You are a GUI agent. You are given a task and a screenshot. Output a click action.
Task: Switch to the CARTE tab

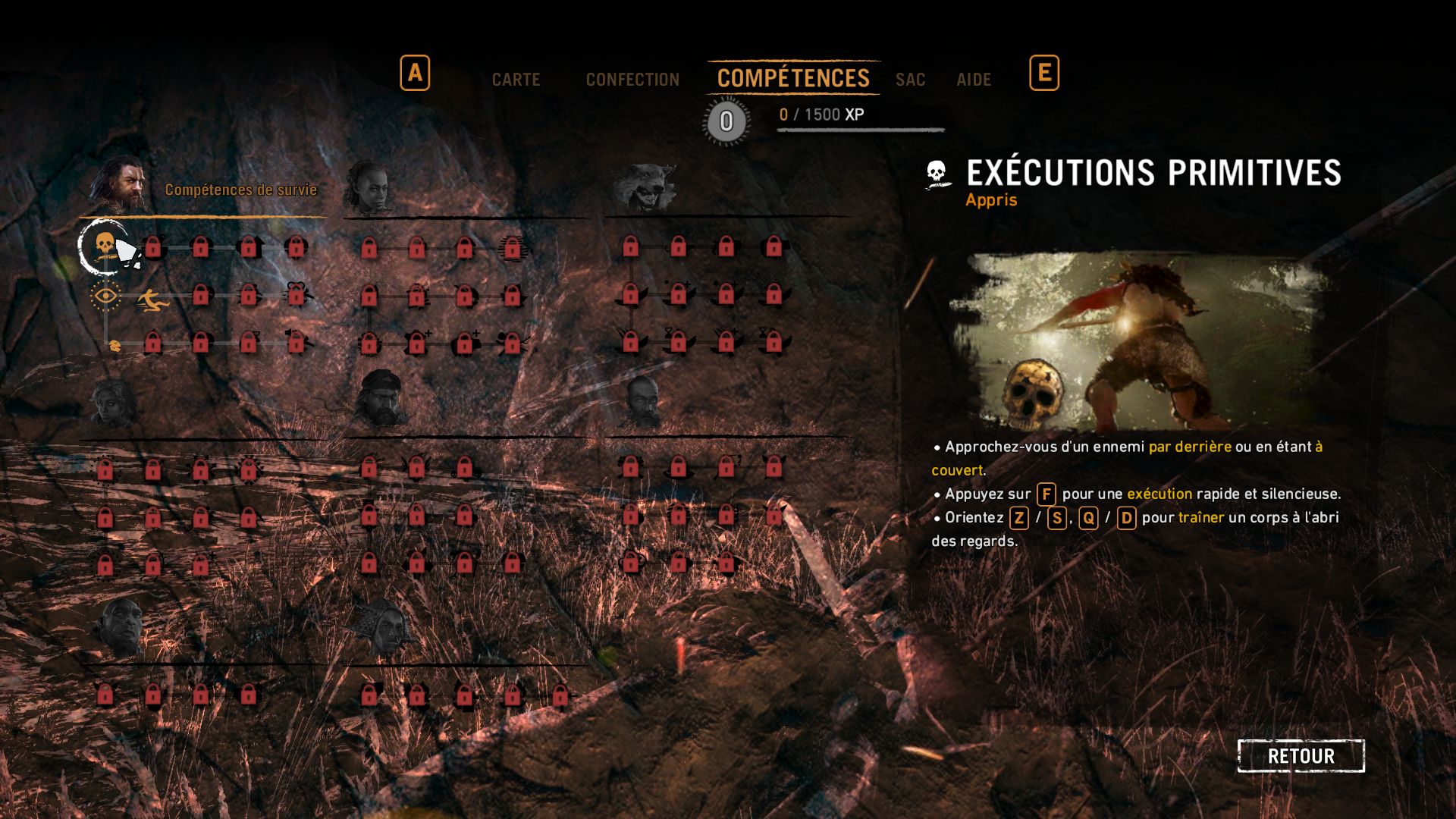516,79
